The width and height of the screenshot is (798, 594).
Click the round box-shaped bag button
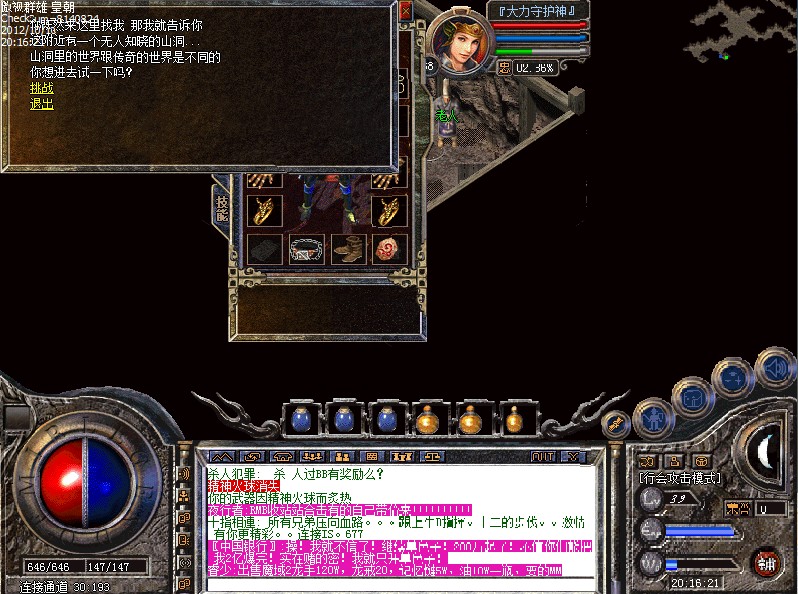pos(692,397)
